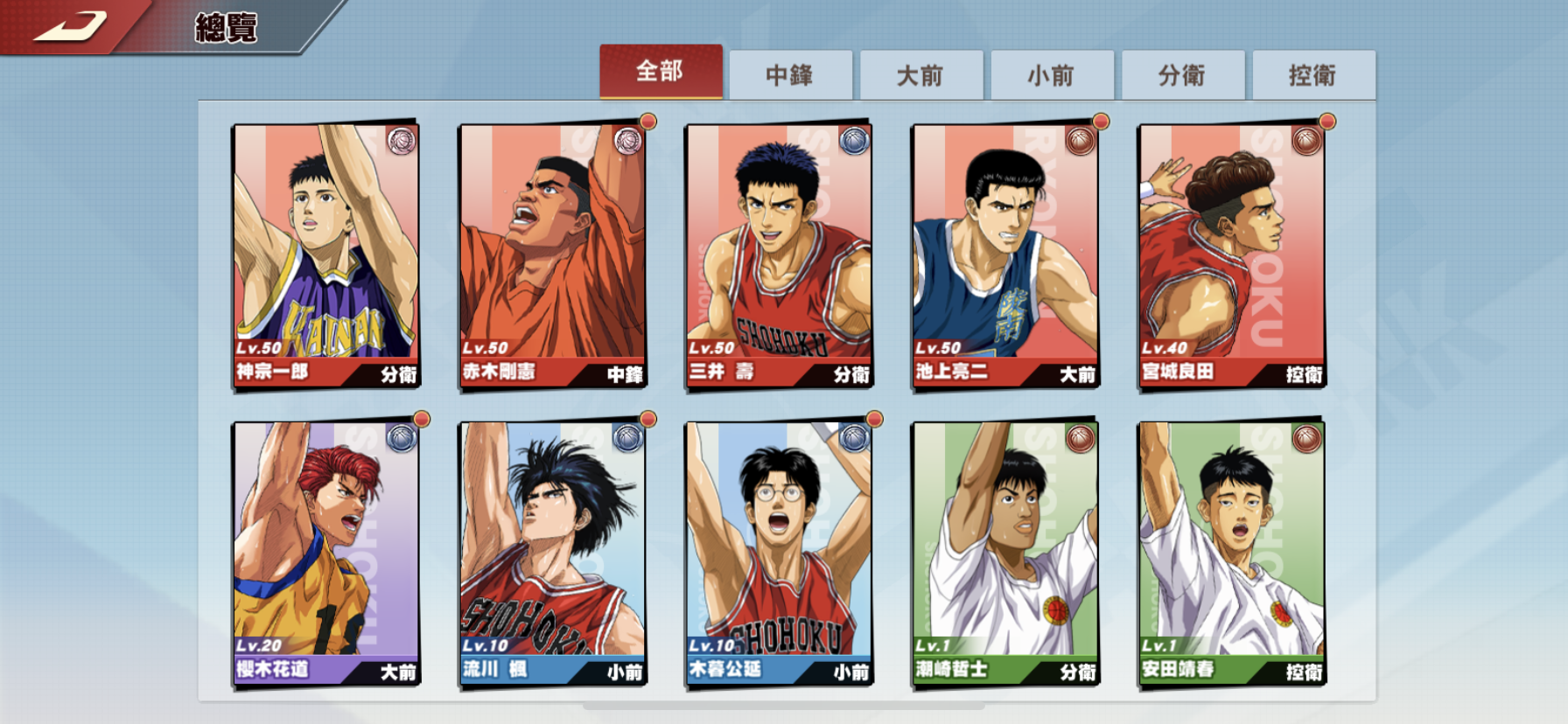1568x724 pixels.
Task: Switch to the 小前 tab
Action: click(x=1052, y=75)
